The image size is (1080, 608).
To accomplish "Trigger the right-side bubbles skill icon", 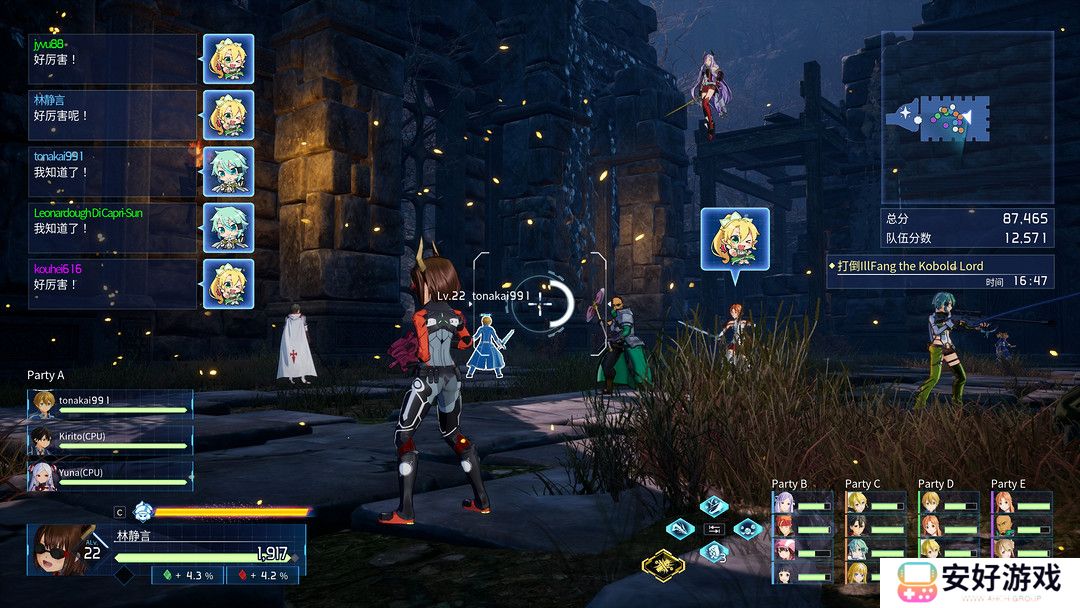I will pyautogui.click(x=746, y=528).
